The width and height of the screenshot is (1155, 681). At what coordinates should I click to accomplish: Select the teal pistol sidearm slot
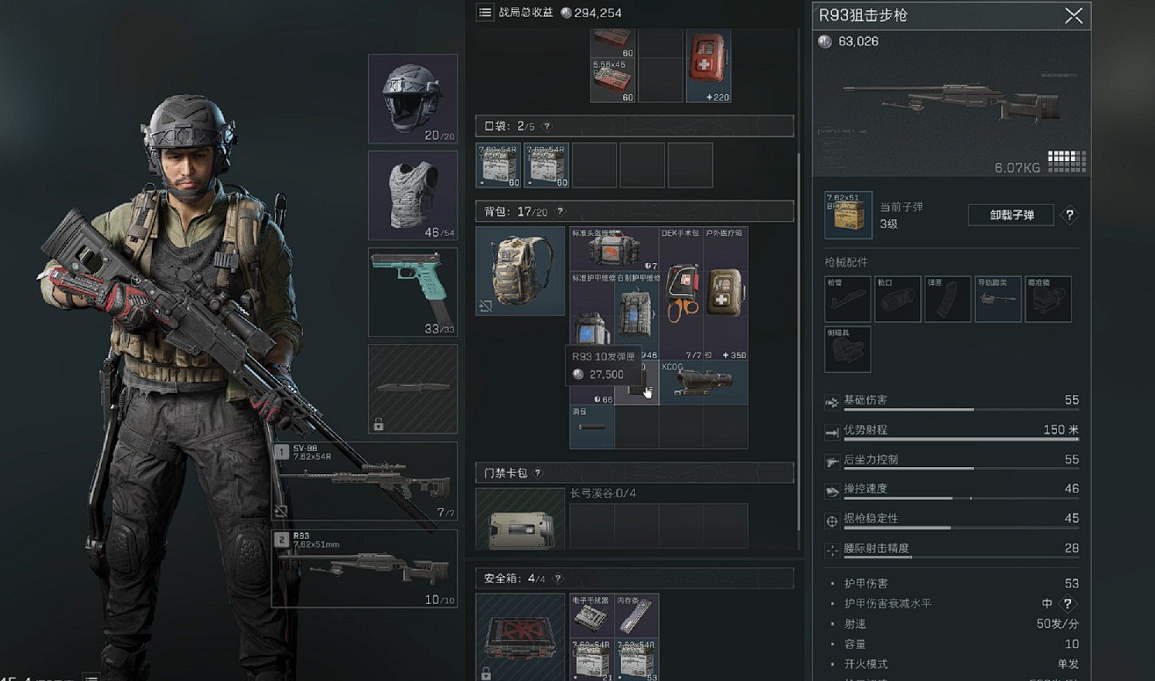[412, 291]
